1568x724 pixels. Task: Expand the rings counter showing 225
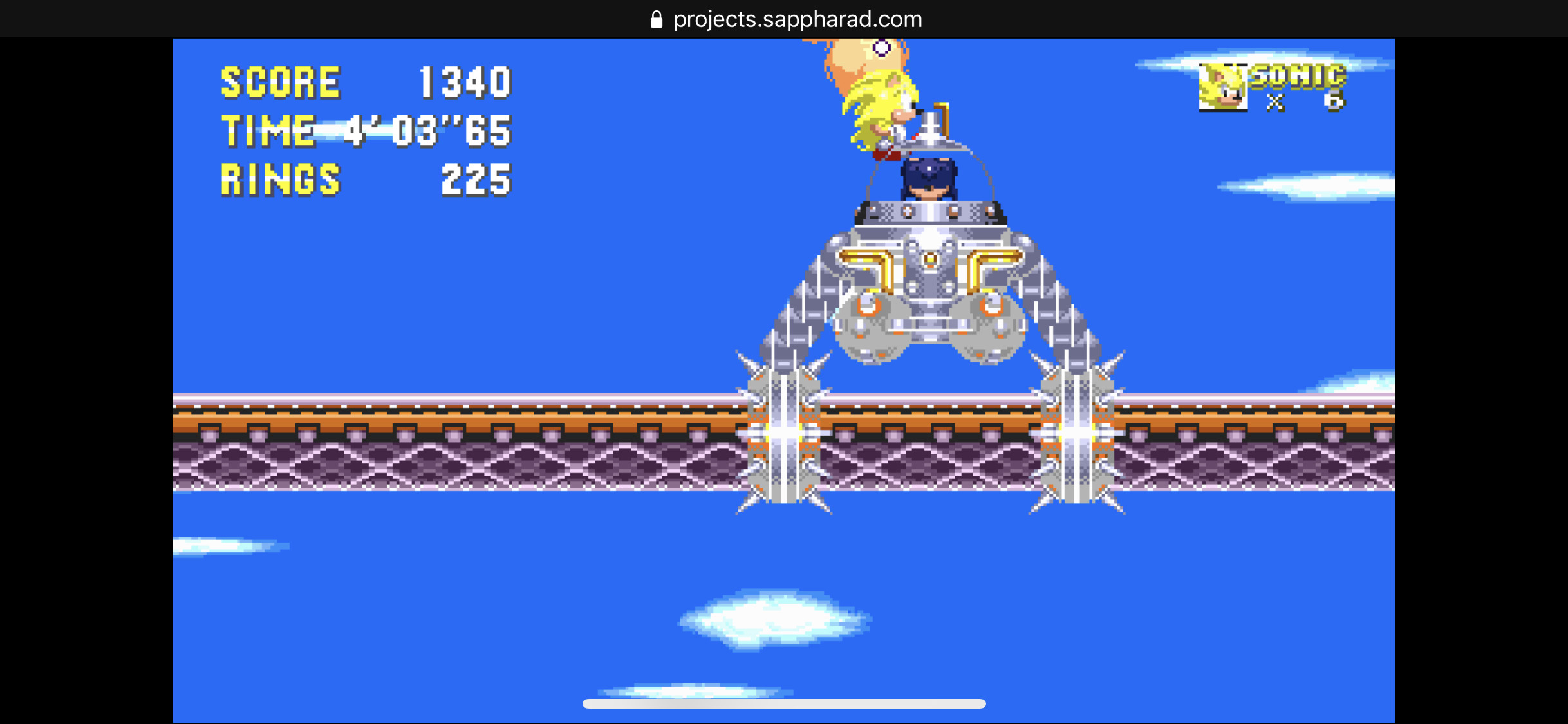click(476, 180)
